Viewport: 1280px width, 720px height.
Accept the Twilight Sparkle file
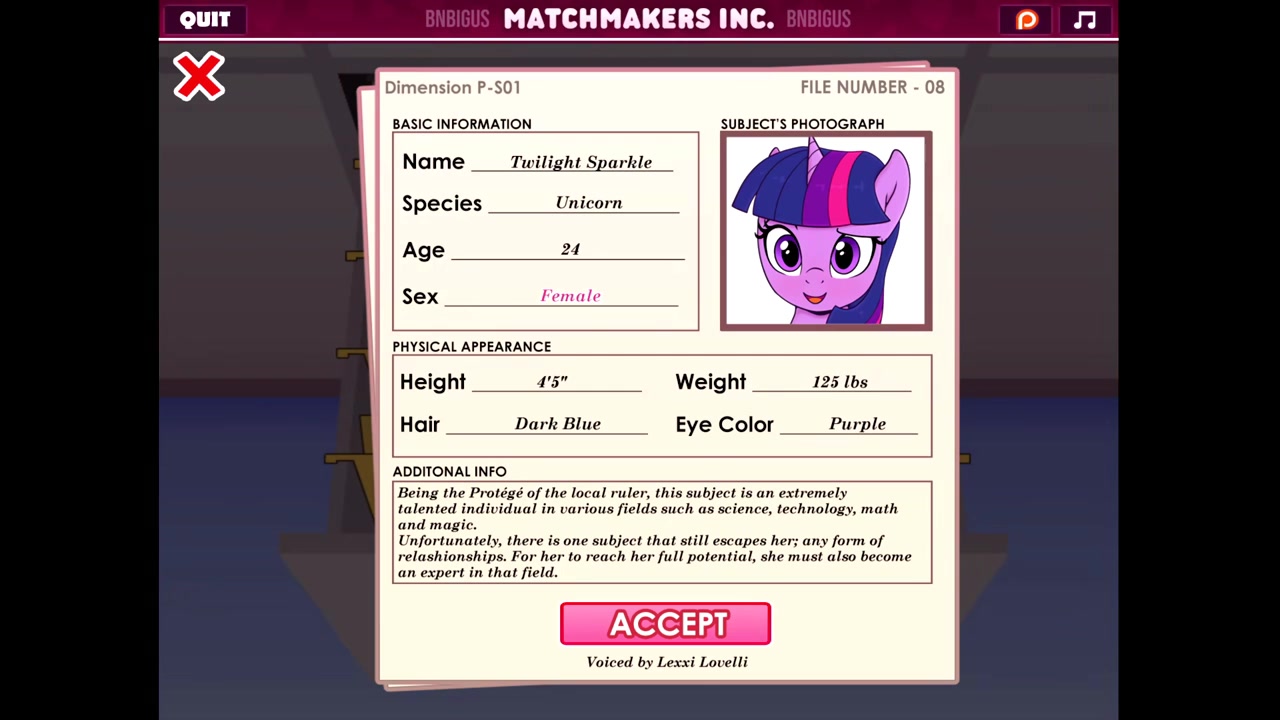665,624
